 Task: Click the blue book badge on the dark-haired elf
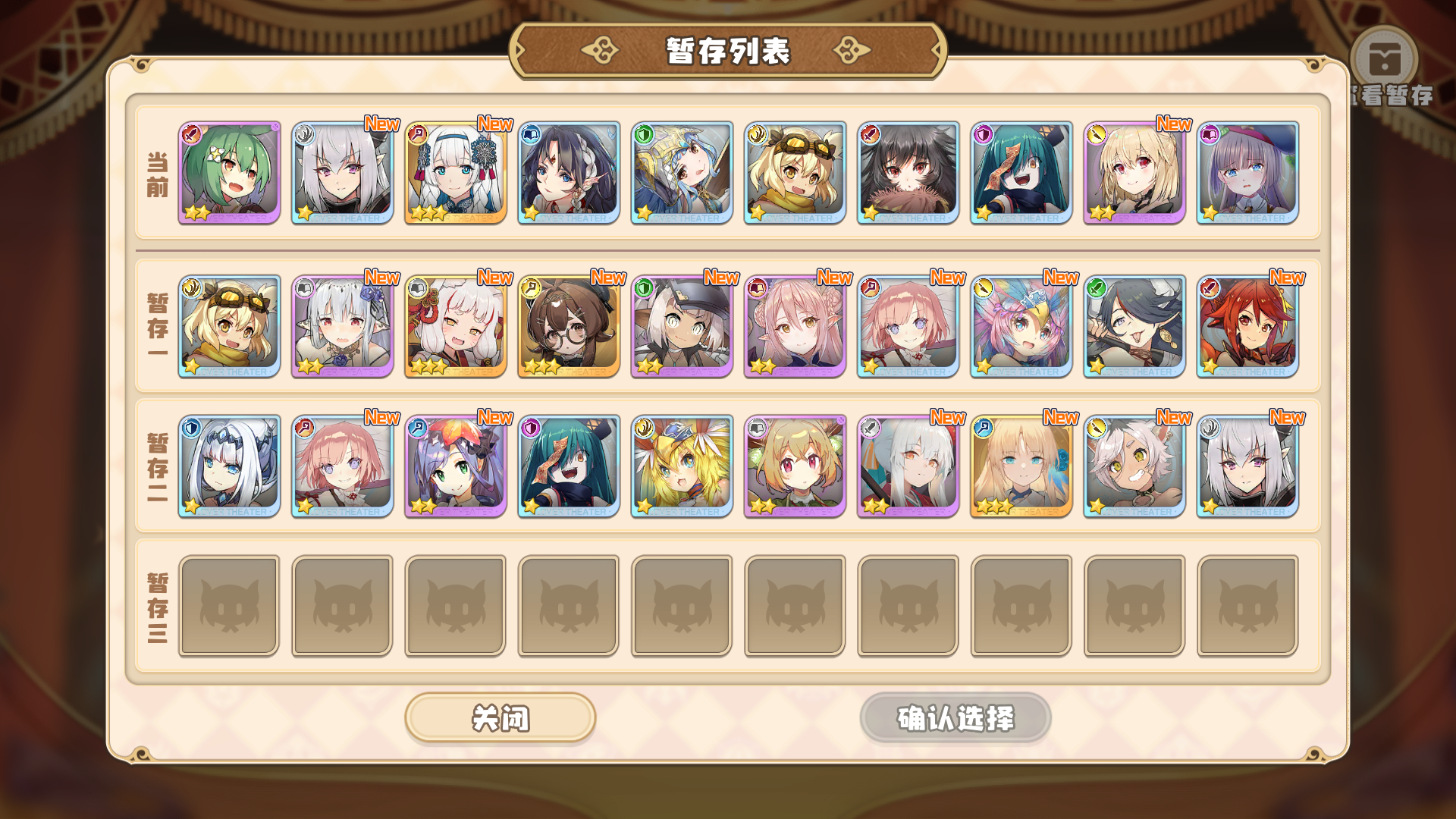coord(530,133)
